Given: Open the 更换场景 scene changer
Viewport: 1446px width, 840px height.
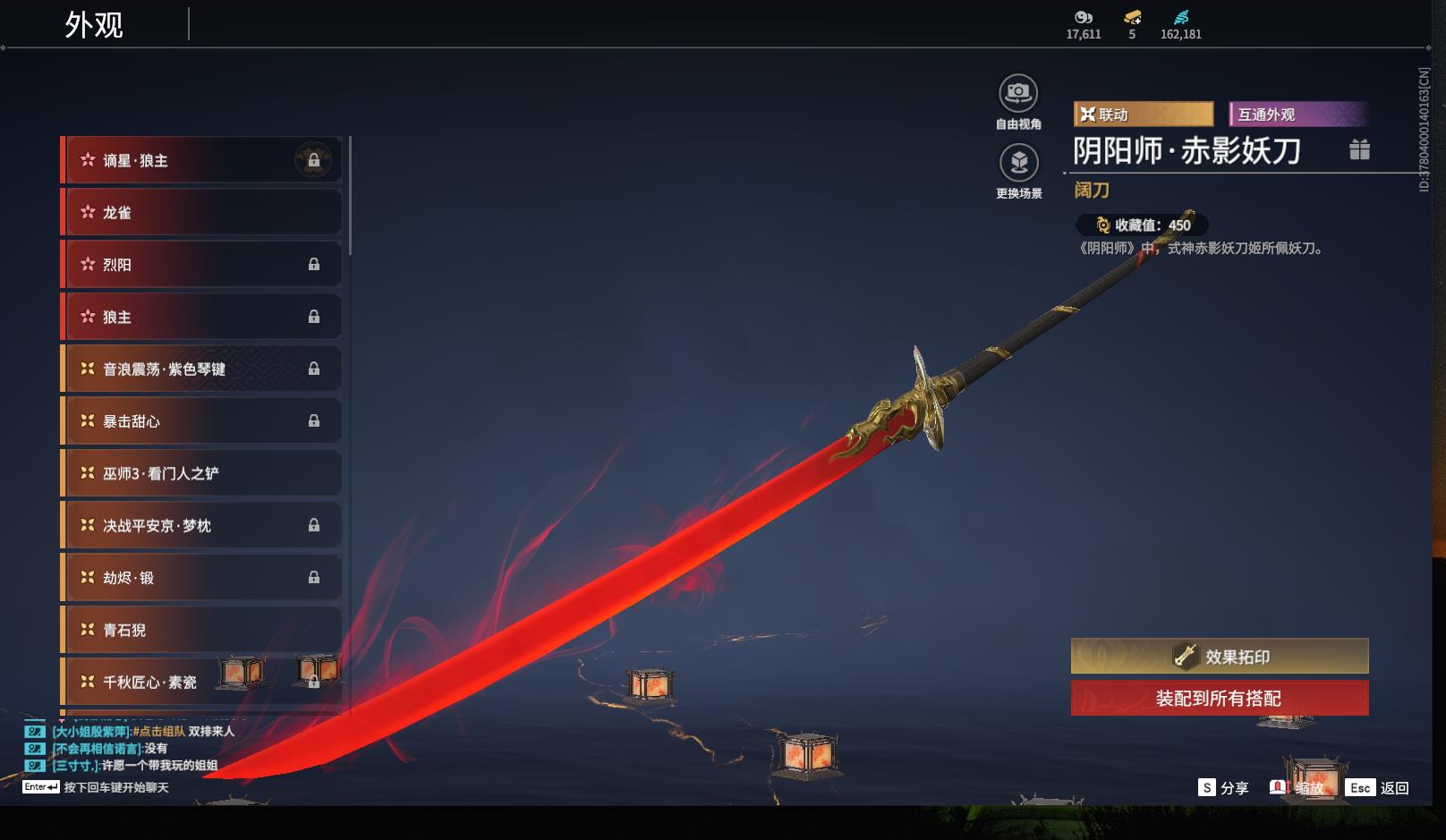Looking at the screenshot, I should (x=1018, y=163).
